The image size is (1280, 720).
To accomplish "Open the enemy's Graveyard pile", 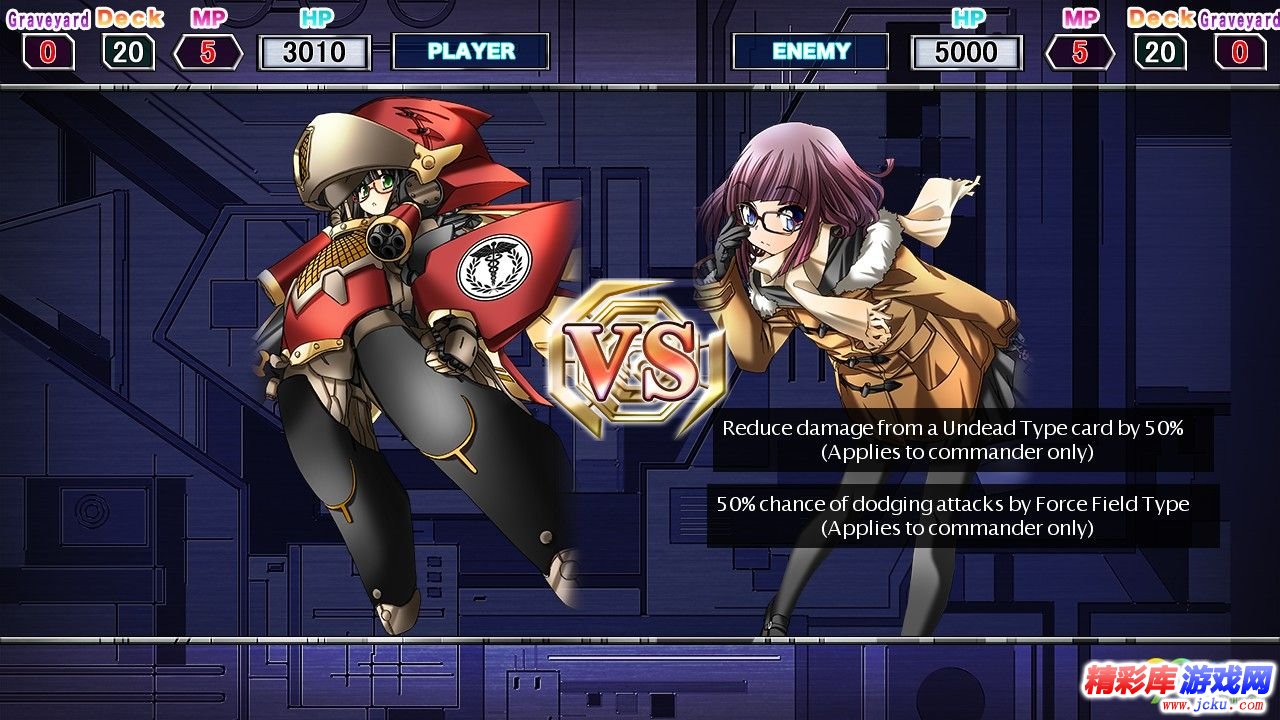I will 1240,51.
